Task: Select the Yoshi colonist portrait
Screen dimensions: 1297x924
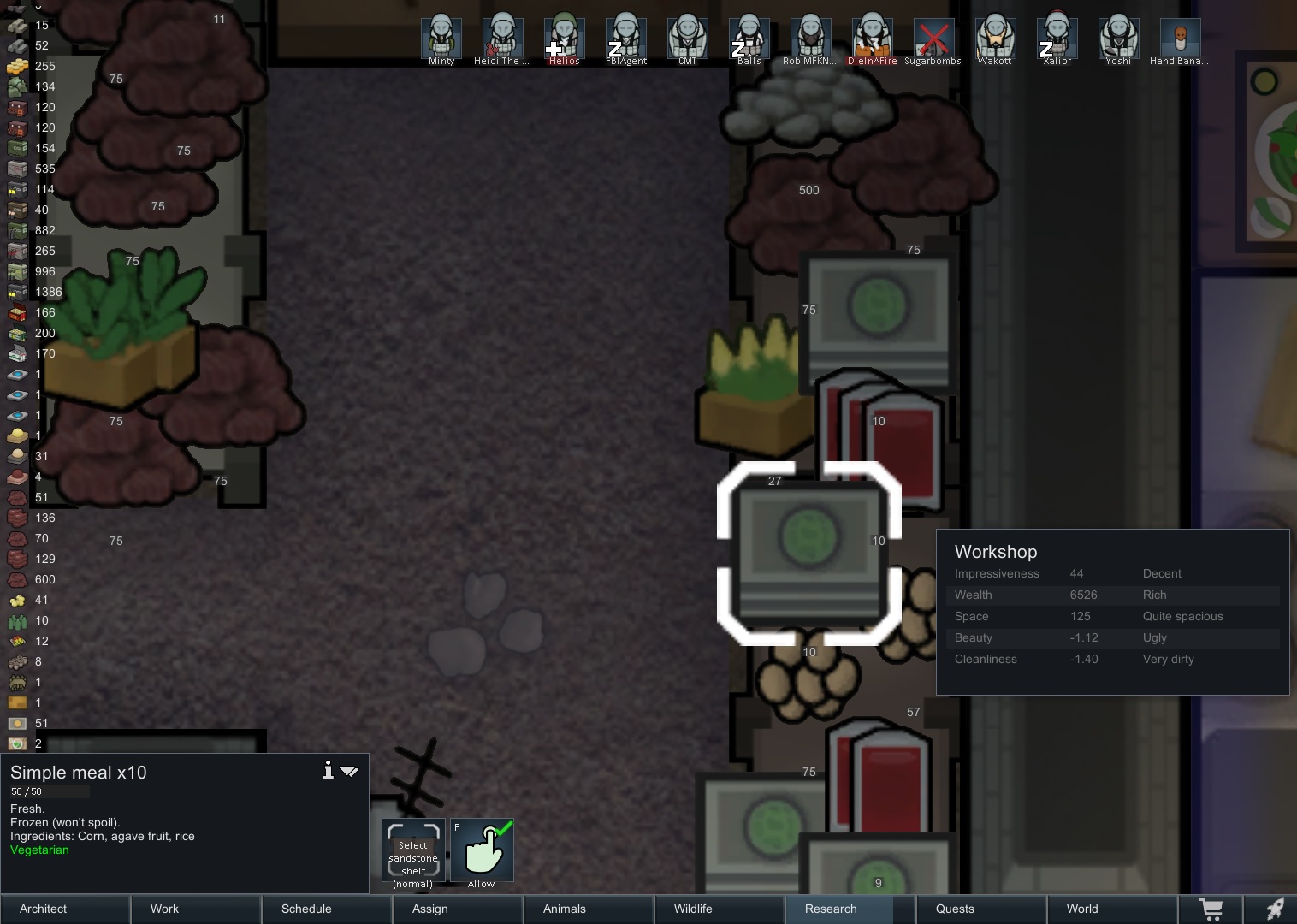Action: pyautogui.click(x=1118, y=38)
